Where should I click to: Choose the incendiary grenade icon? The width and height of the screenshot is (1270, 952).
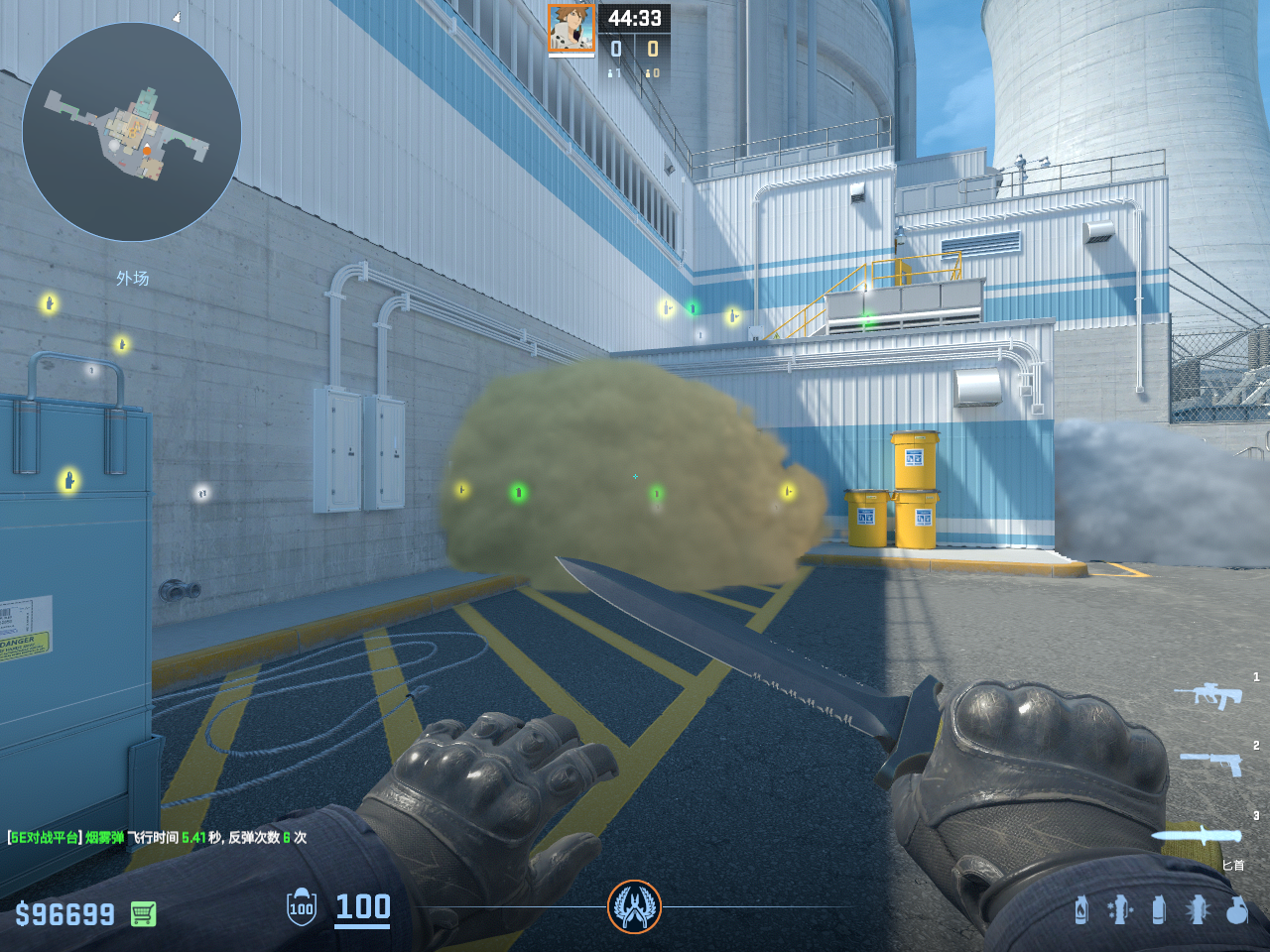[x=1080, y=909]
